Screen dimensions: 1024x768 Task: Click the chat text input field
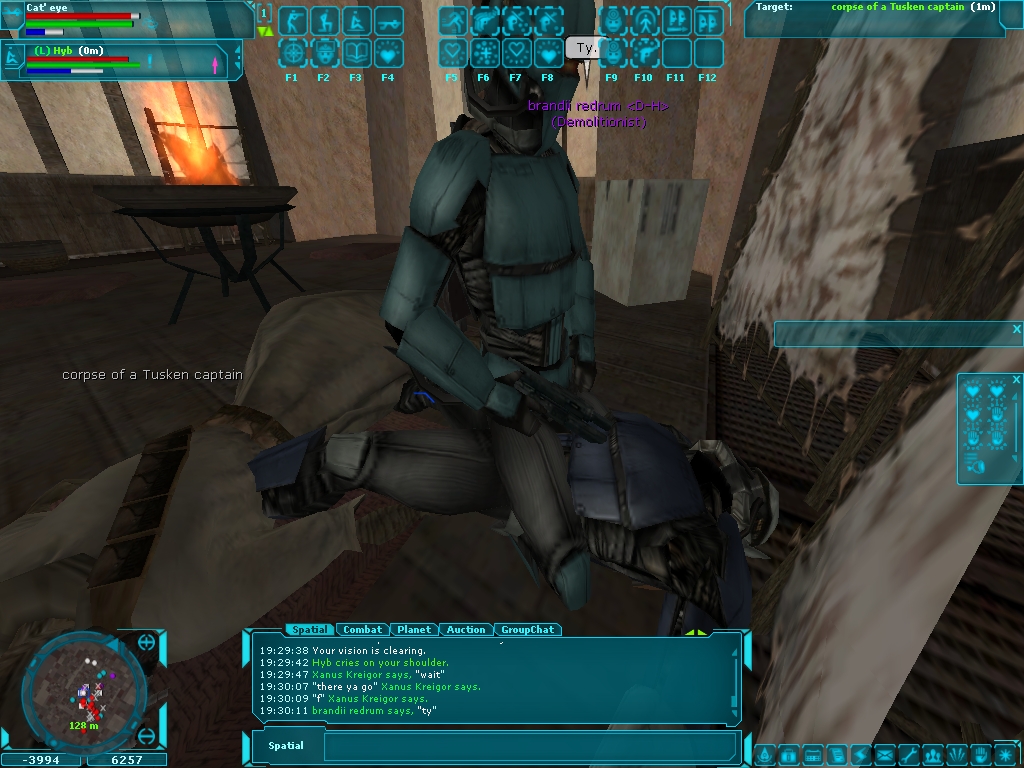click(x=530, y=746)
